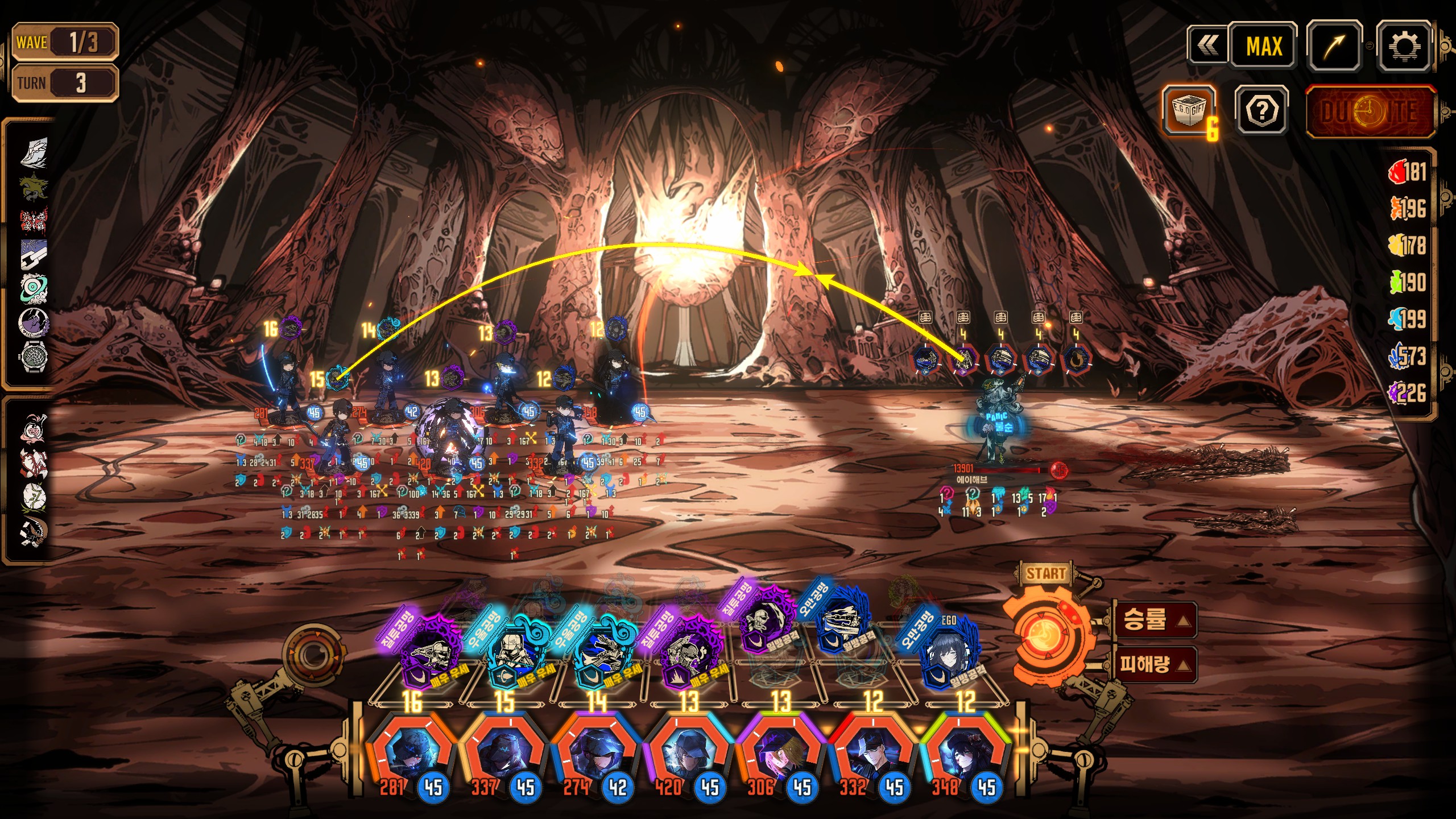This screenshot has height=819, width=1456.
Task: Open the E.G.O Gift box list
Action: click(x=1189, y=110)
